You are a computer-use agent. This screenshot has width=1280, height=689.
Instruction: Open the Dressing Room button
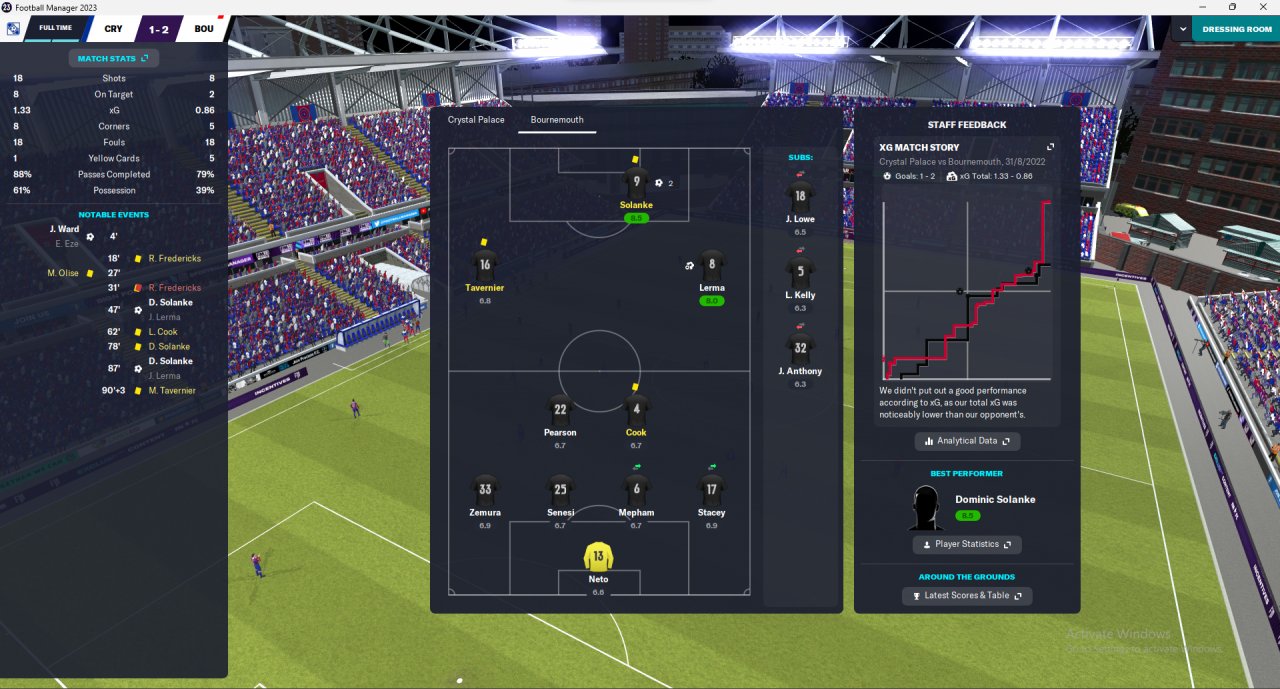[x=1236, y=29]
